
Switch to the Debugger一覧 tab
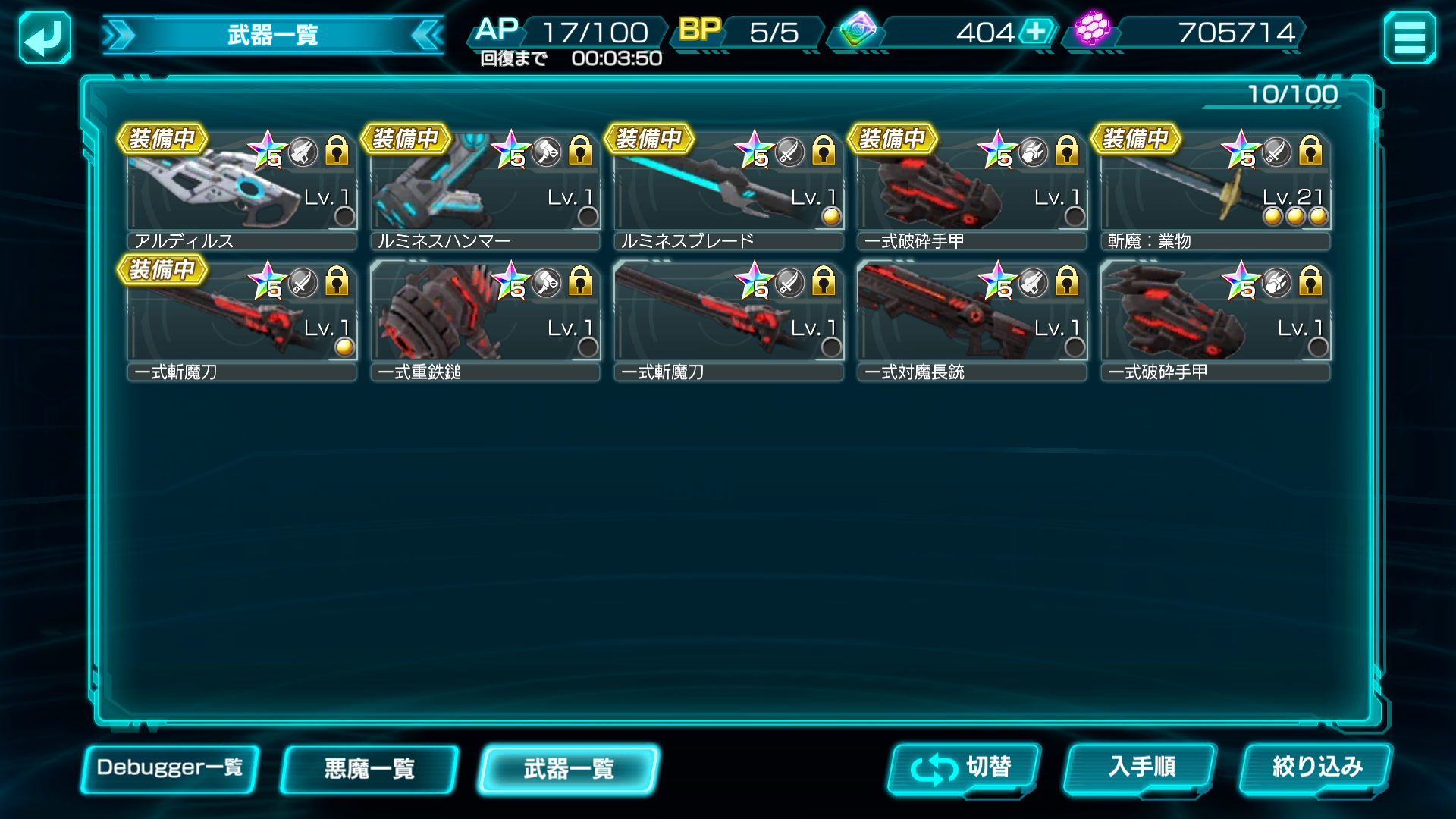pos(170,769)
